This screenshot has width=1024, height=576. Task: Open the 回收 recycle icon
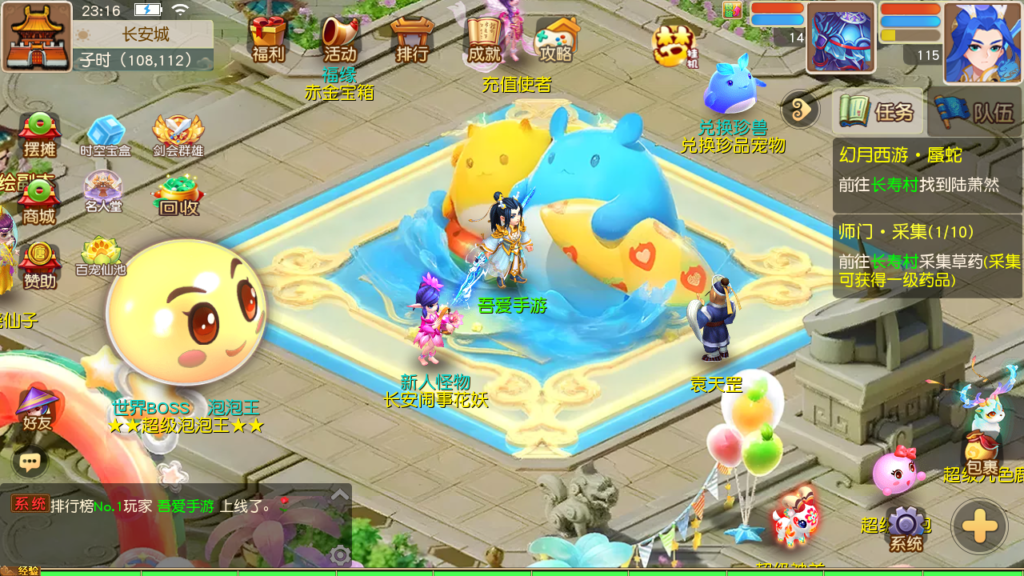pyautogui.click(x=178, y=195)
